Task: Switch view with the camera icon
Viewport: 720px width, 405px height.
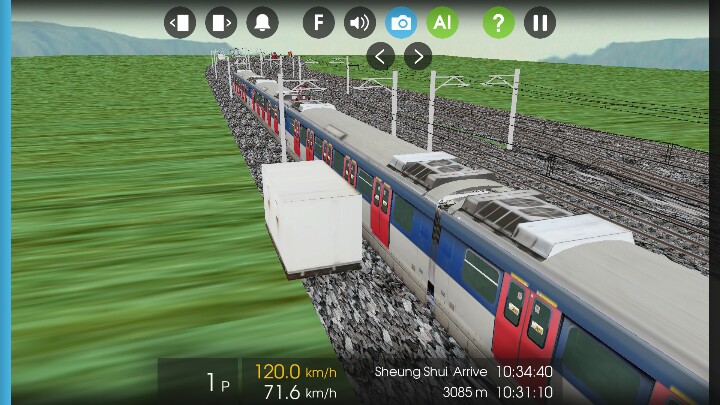Action: click(401, 22)
